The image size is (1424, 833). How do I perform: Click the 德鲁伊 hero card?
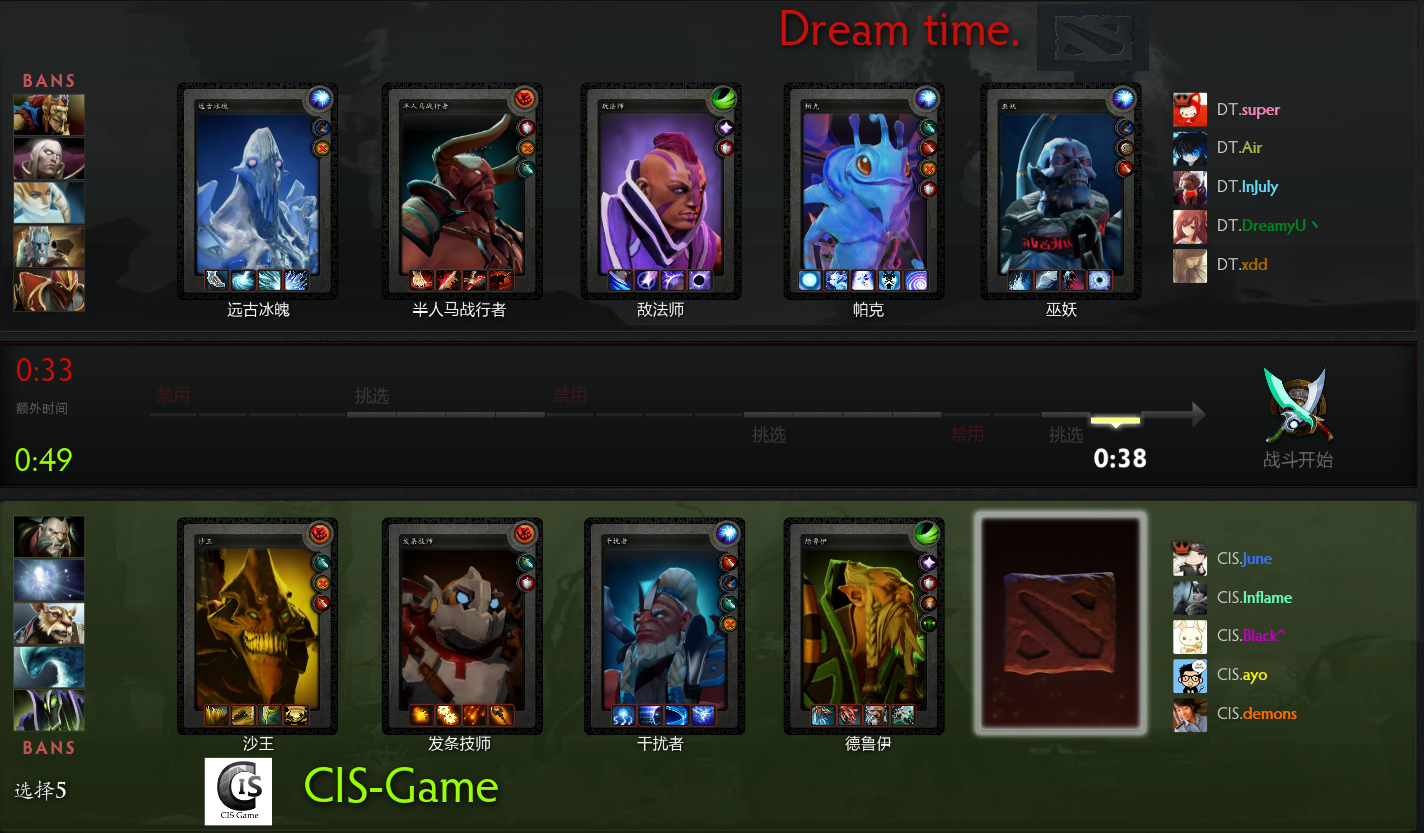click(x=862, y=626)
